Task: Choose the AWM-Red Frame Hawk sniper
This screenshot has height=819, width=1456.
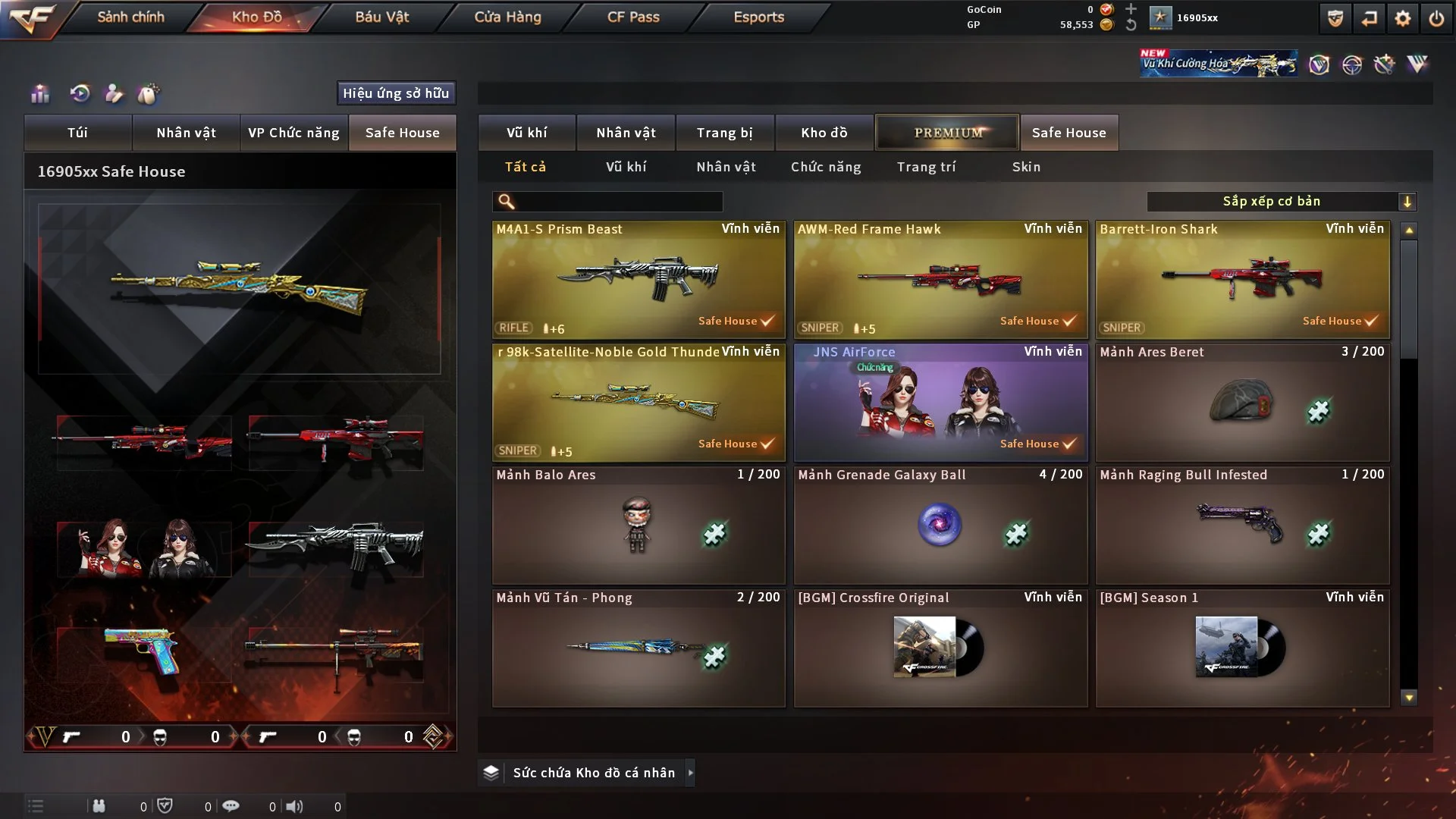Action: point(940,279)
